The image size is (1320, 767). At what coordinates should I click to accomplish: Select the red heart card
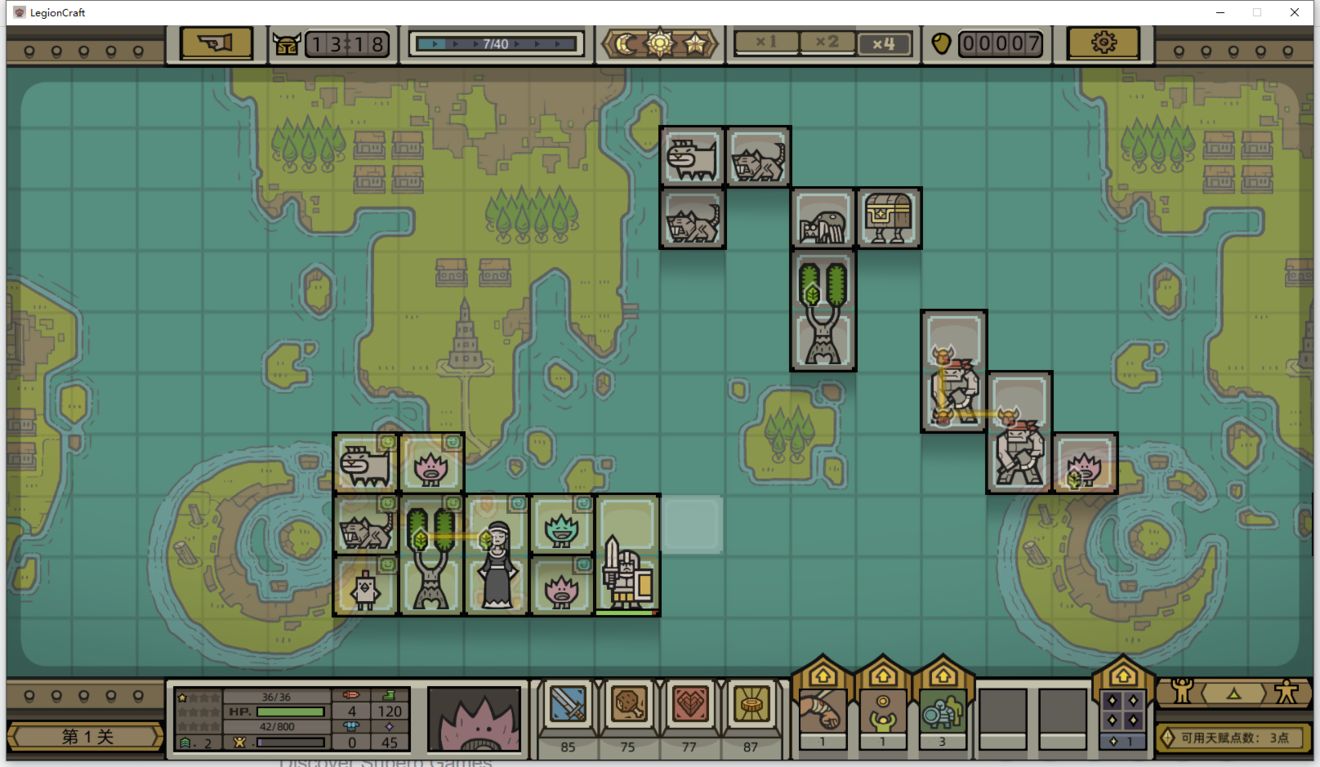click(x=689, y=706)
